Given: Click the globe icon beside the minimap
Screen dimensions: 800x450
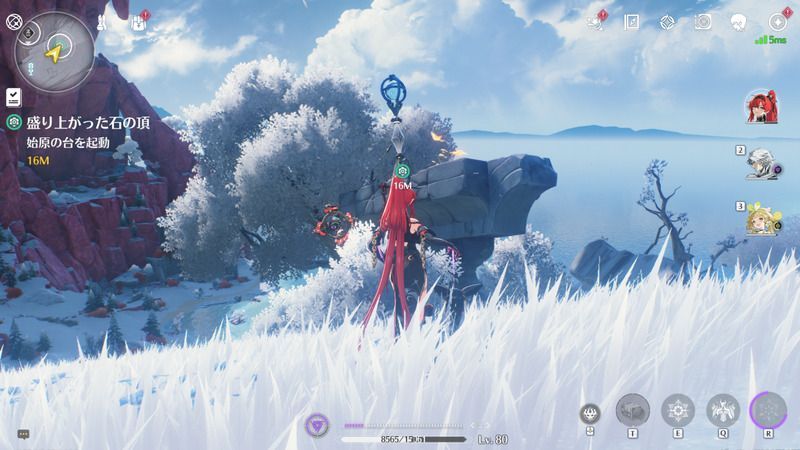Looking at the screenshot, I should pos(13,20).
